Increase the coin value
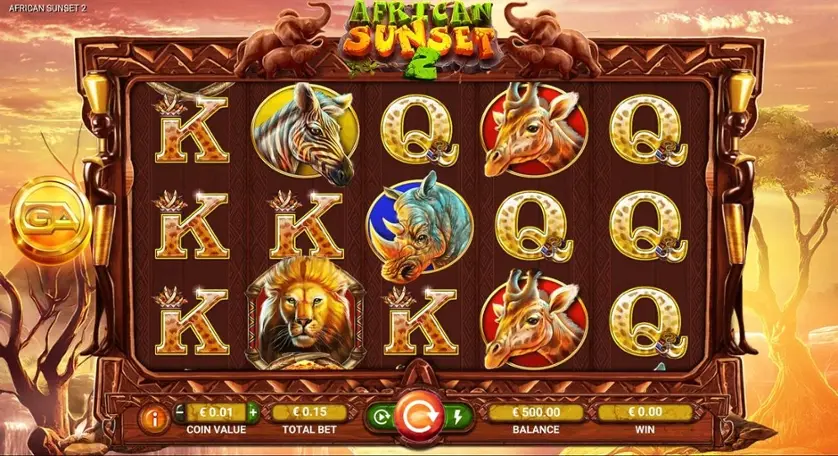This screenshot has width=838, height=456. point(252,411)
